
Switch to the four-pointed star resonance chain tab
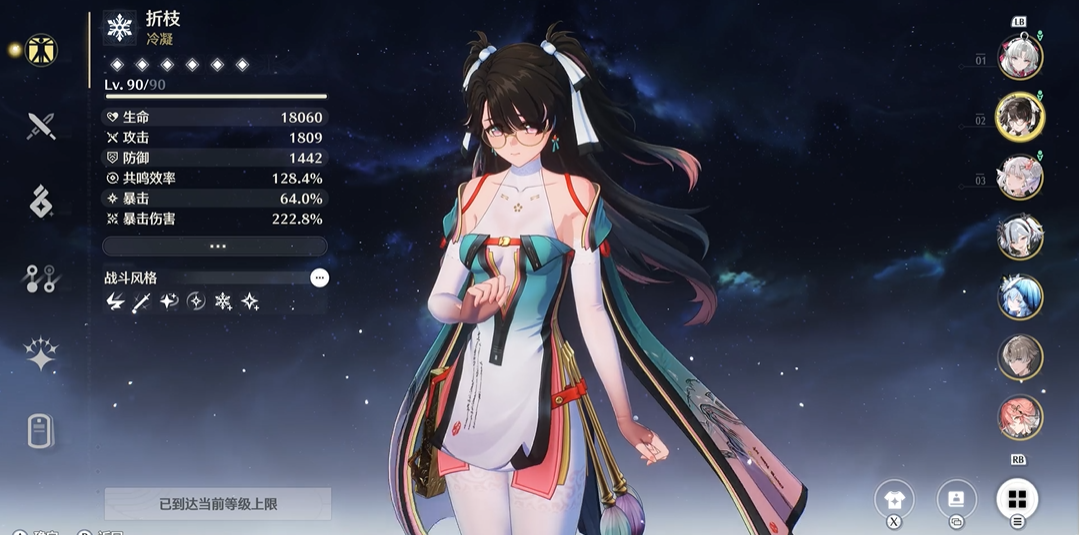tap(41, 354)
